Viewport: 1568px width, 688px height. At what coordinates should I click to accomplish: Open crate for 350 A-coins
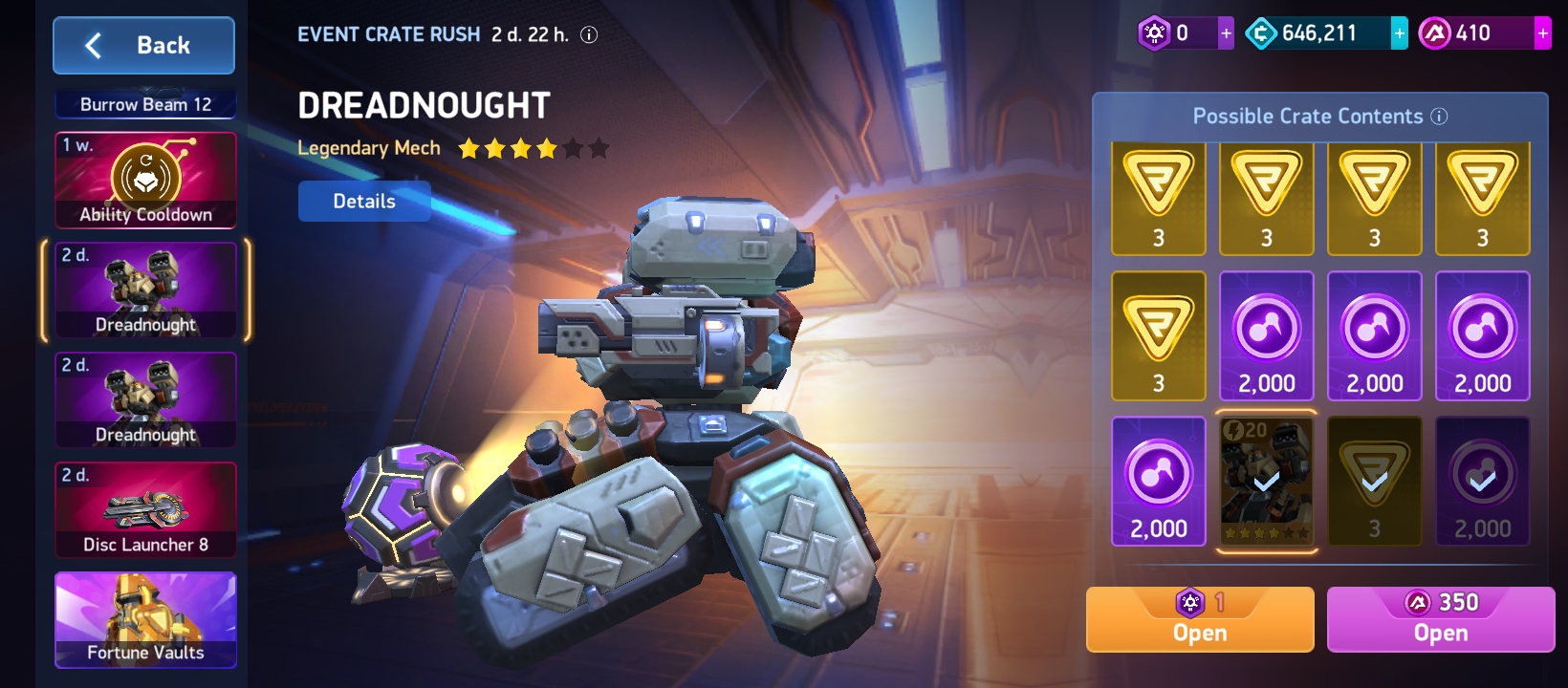pos(1440,620)
